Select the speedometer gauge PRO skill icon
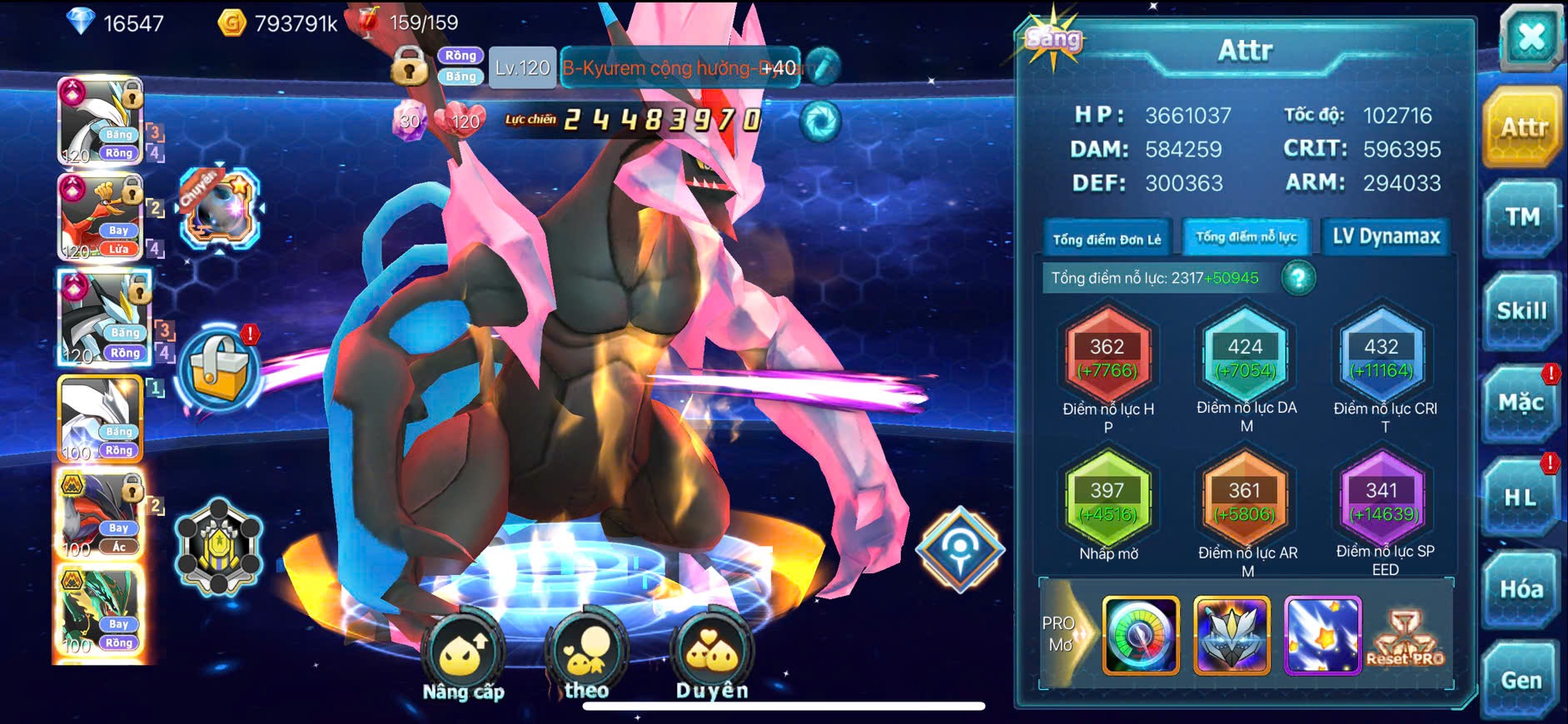 (1141, 635)
